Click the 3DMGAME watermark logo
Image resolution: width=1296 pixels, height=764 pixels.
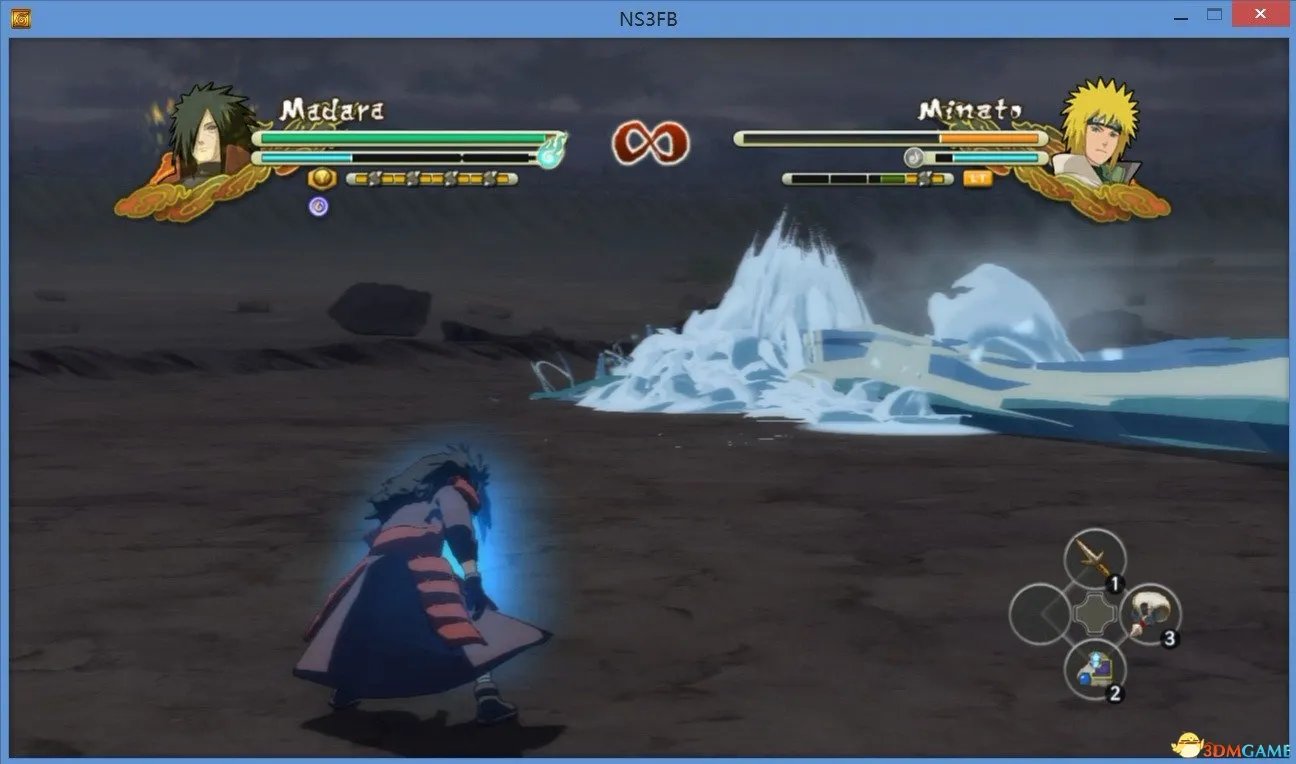(1230, 744)
